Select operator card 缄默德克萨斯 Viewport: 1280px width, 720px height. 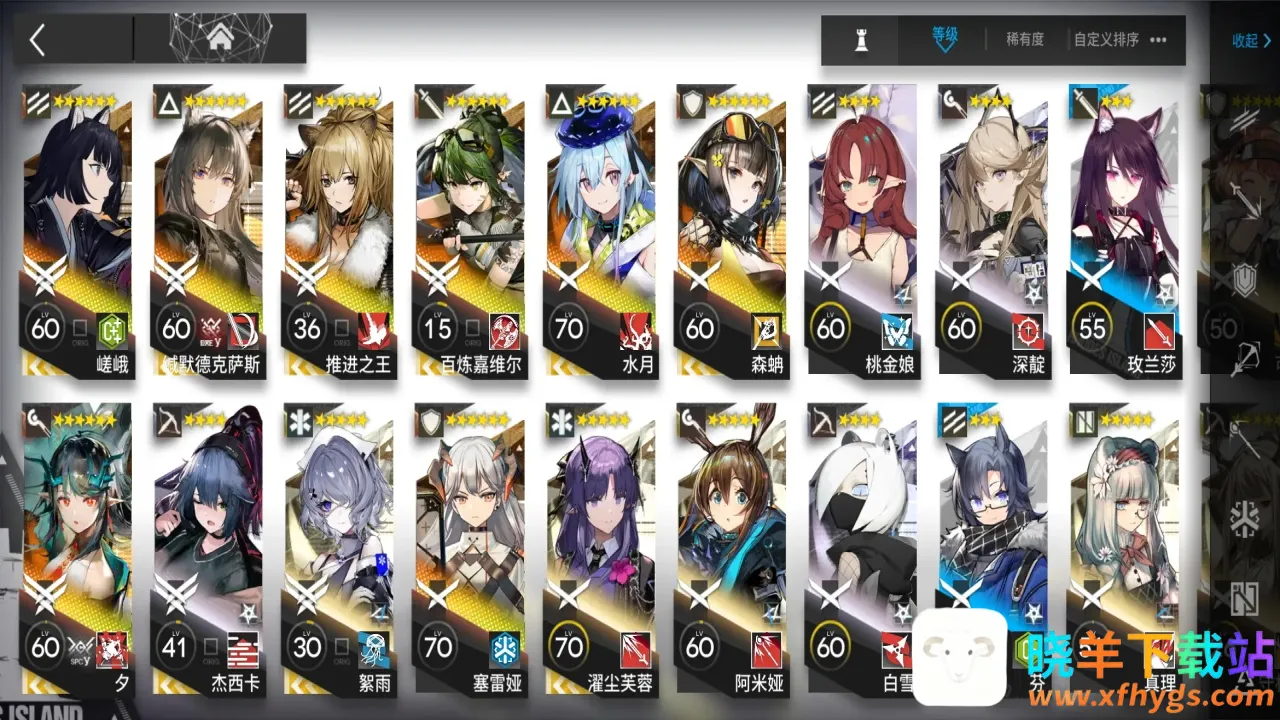click(x=207, y=230)
